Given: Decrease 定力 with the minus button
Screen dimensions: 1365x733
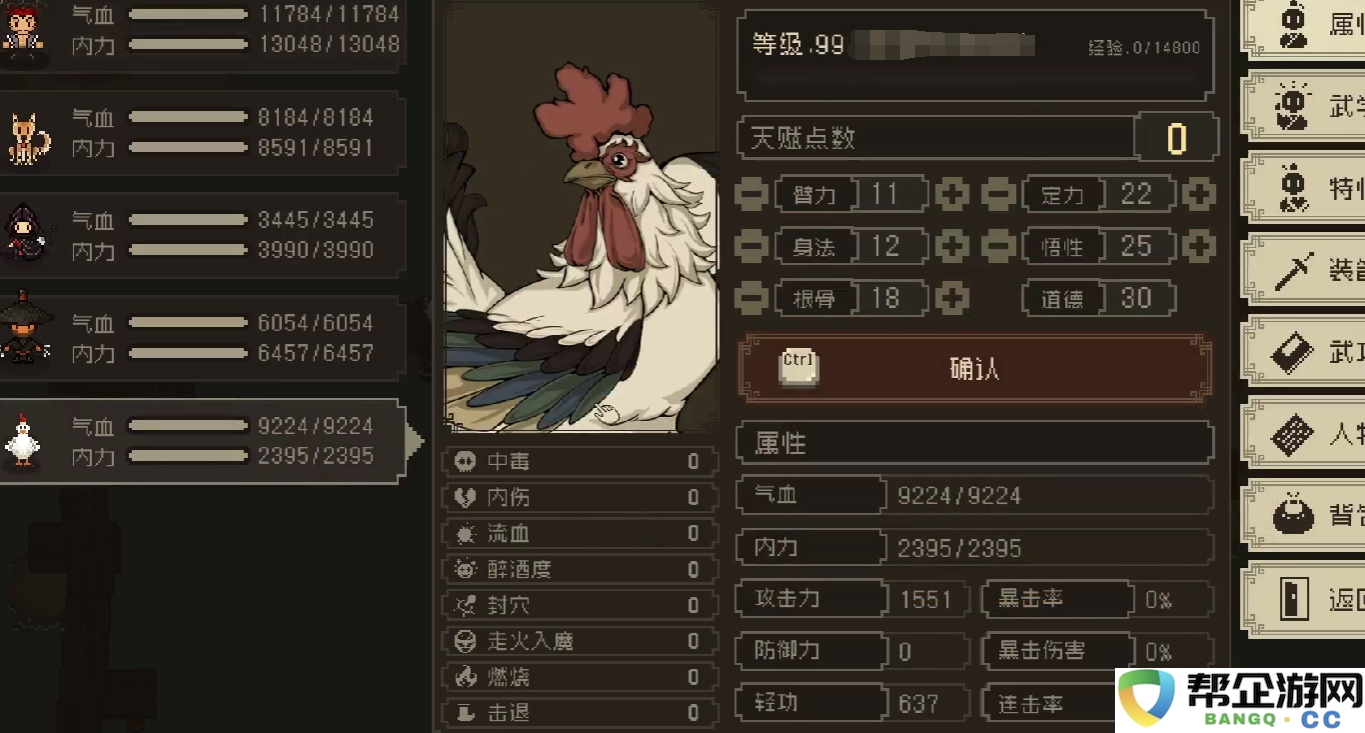Looking at the screenshot, I should (x=998, y=194).
